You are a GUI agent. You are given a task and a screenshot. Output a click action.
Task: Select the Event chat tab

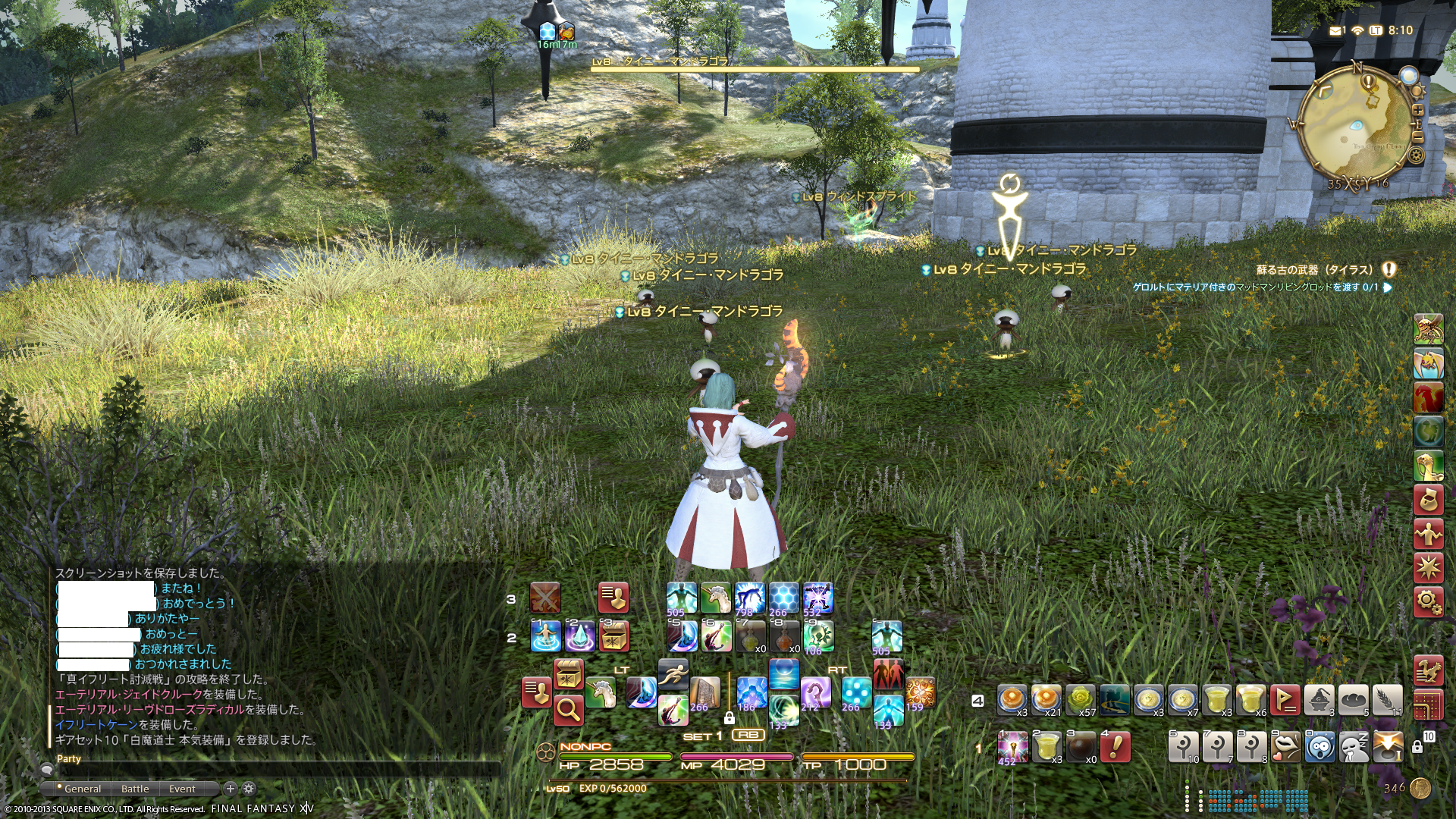[182, 789]
